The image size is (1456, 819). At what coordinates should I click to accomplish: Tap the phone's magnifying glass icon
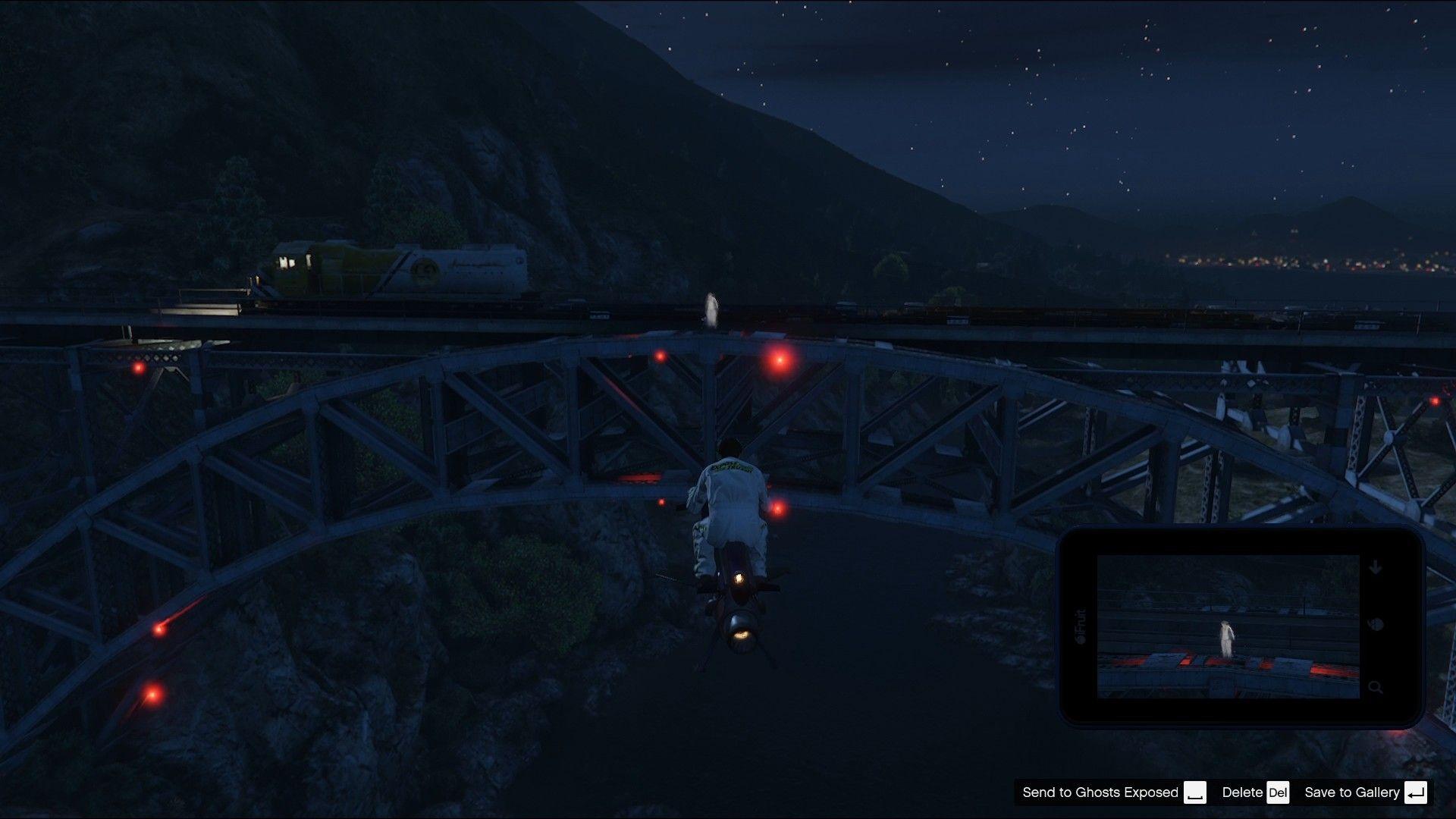[x=1376, y=688]
